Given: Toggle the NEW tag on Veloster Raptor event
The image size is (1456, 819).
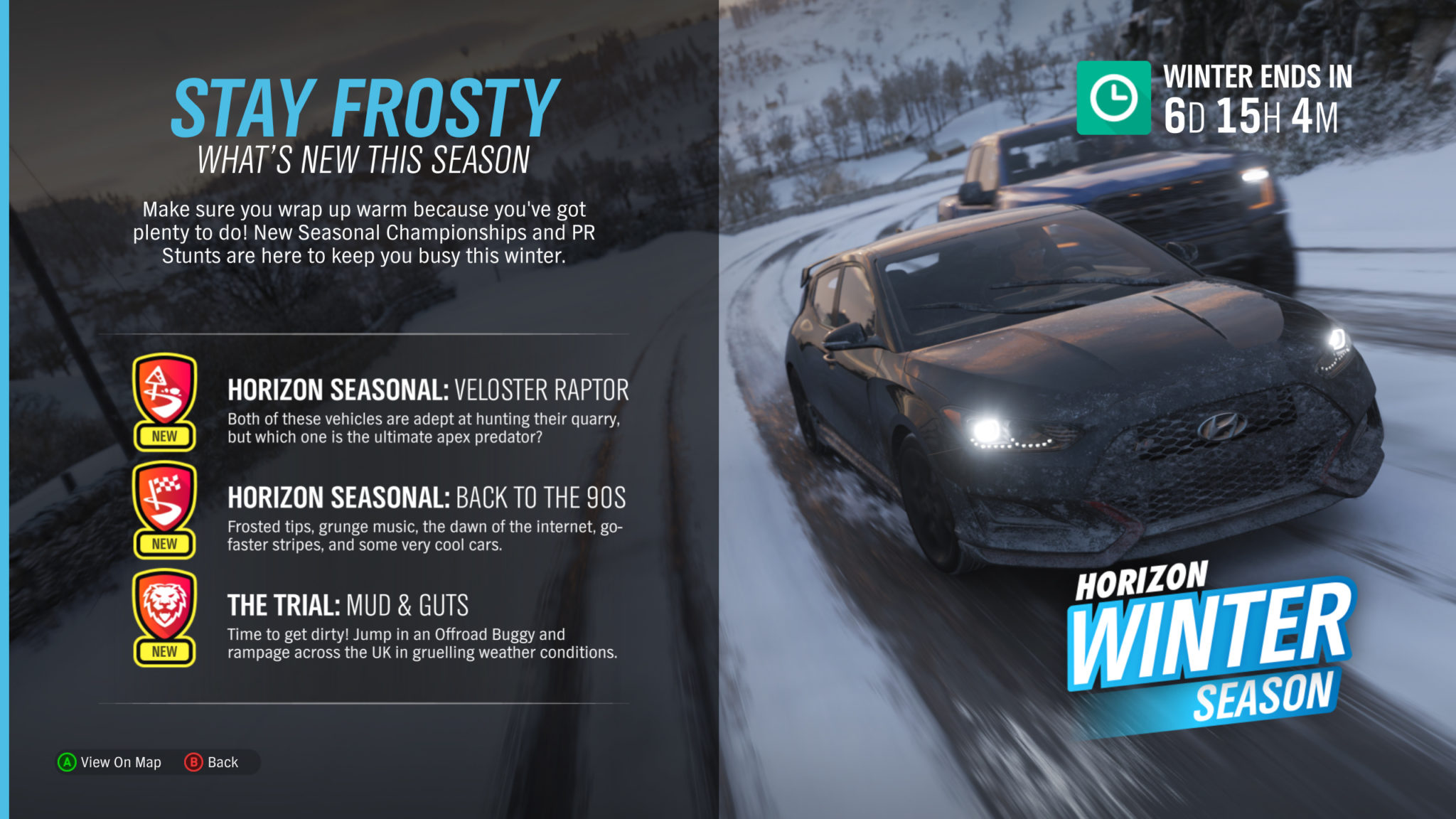Looking at the screenshot, I should pos(165,437).
